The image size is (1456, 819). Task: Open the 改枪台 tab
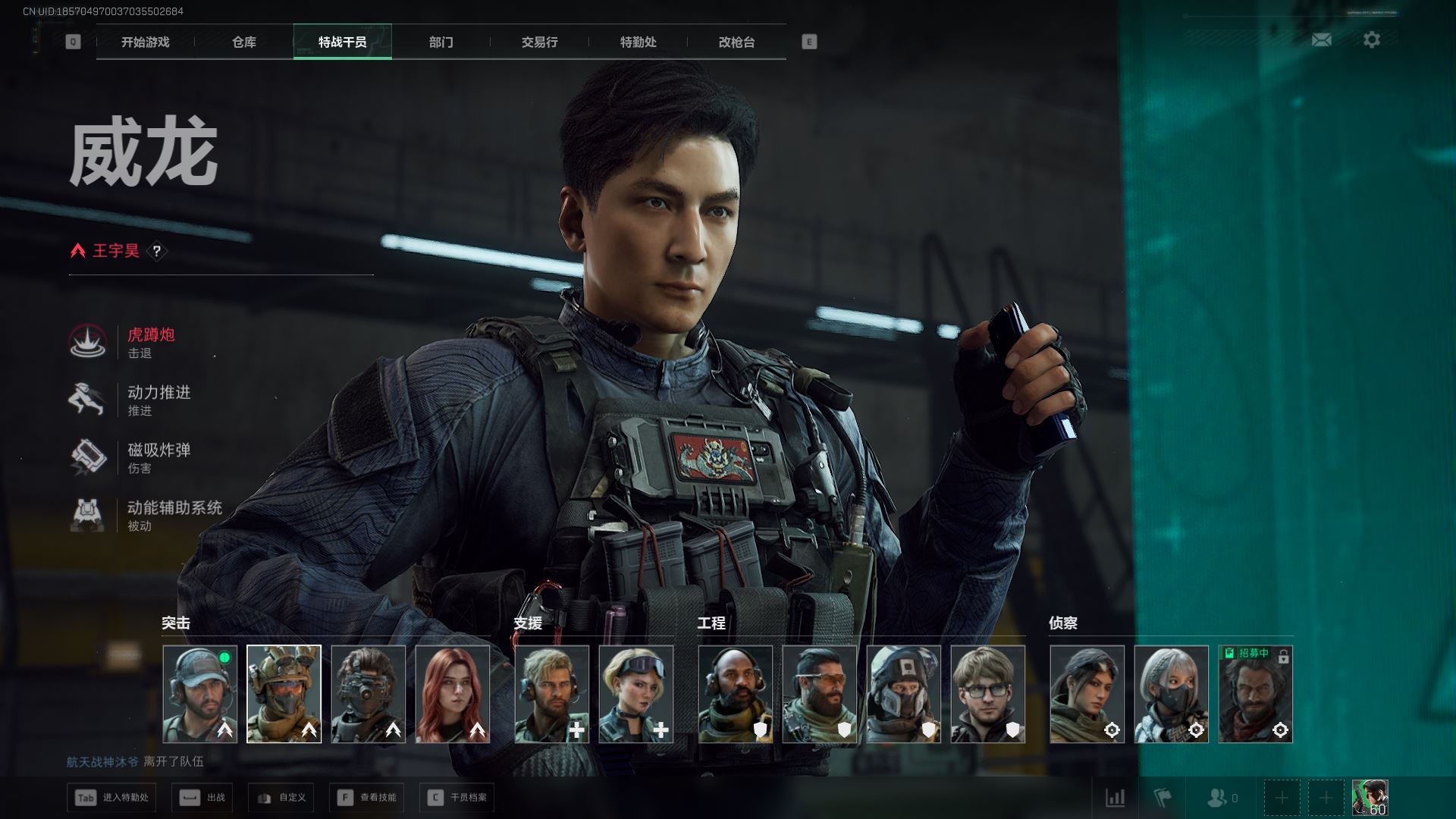pos(736,42)
